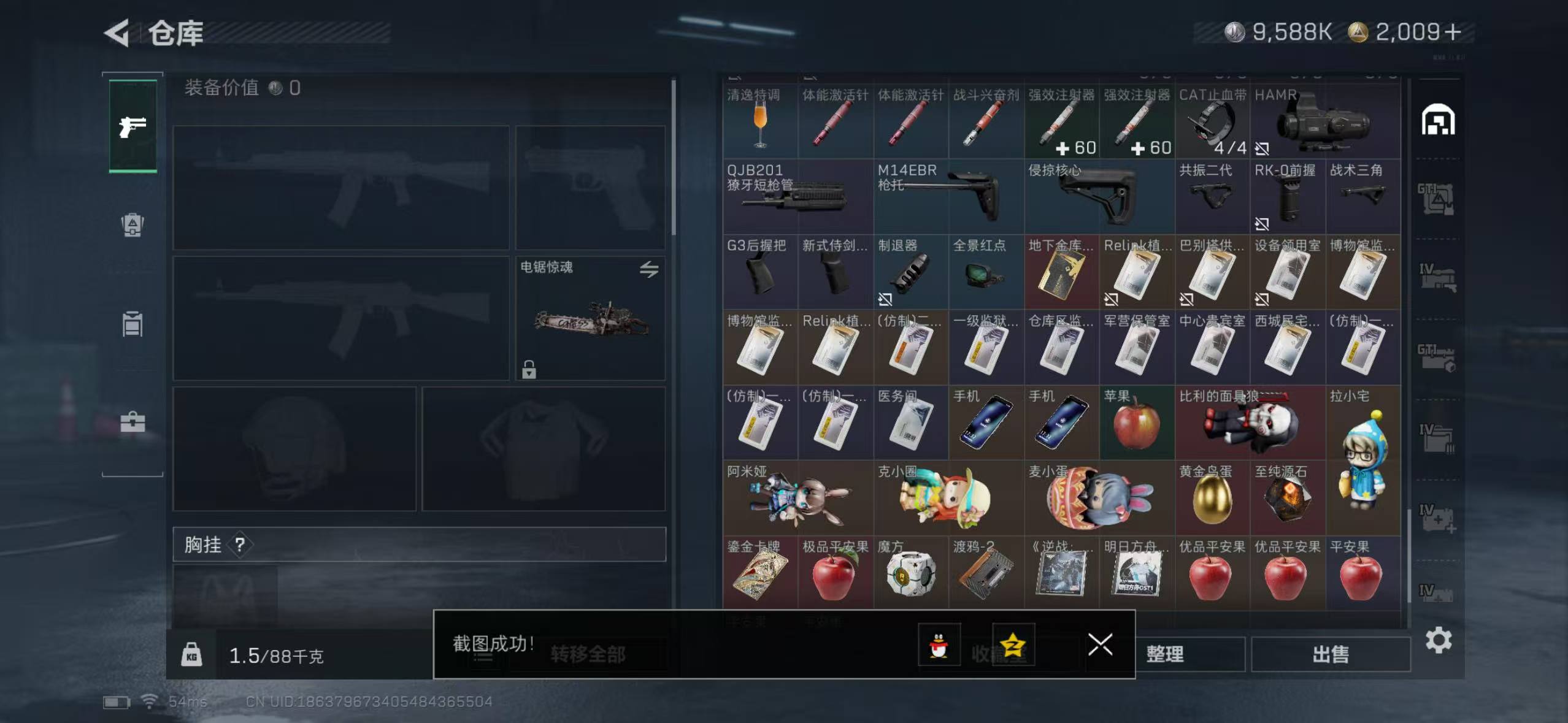Tap the back arrow beside 仓库
The height and width of the screenshot is (723, 1568).
(x=118, y=33)
